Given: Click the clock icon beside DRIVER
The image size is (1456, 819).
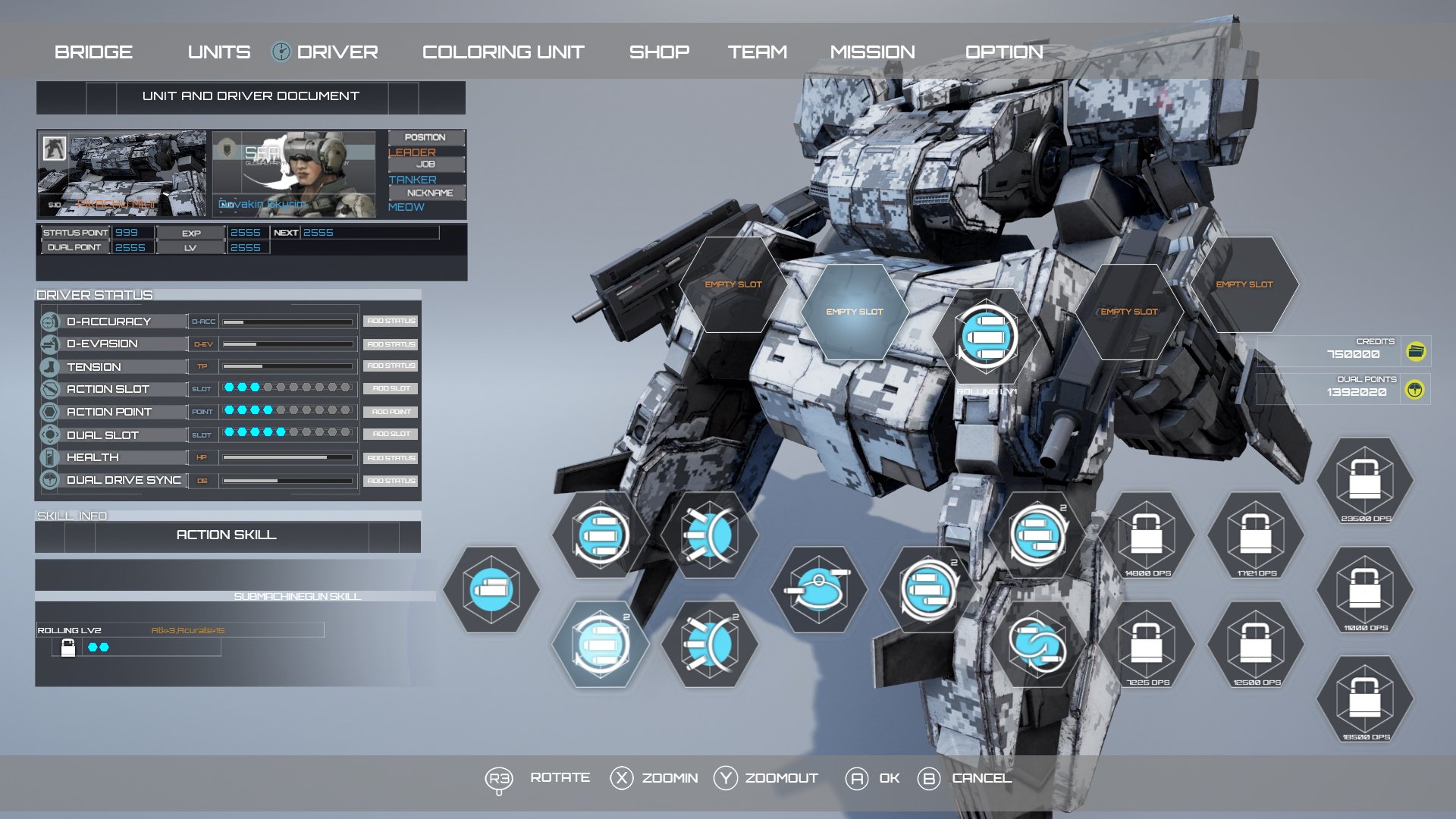Looking at the screenshot, I should (281, 52).
